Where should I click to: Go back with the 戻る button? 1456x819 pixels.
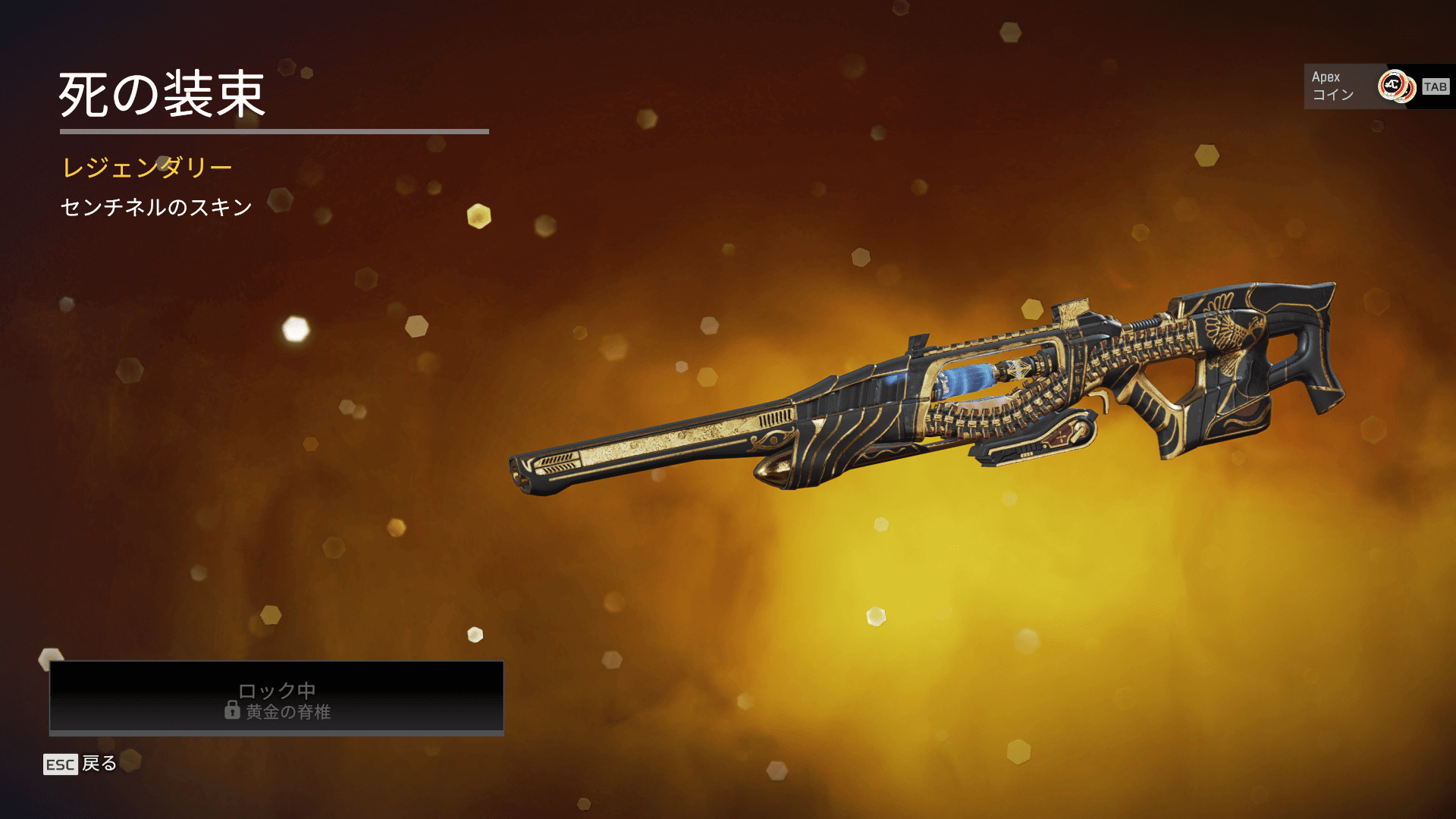[80, 764]
